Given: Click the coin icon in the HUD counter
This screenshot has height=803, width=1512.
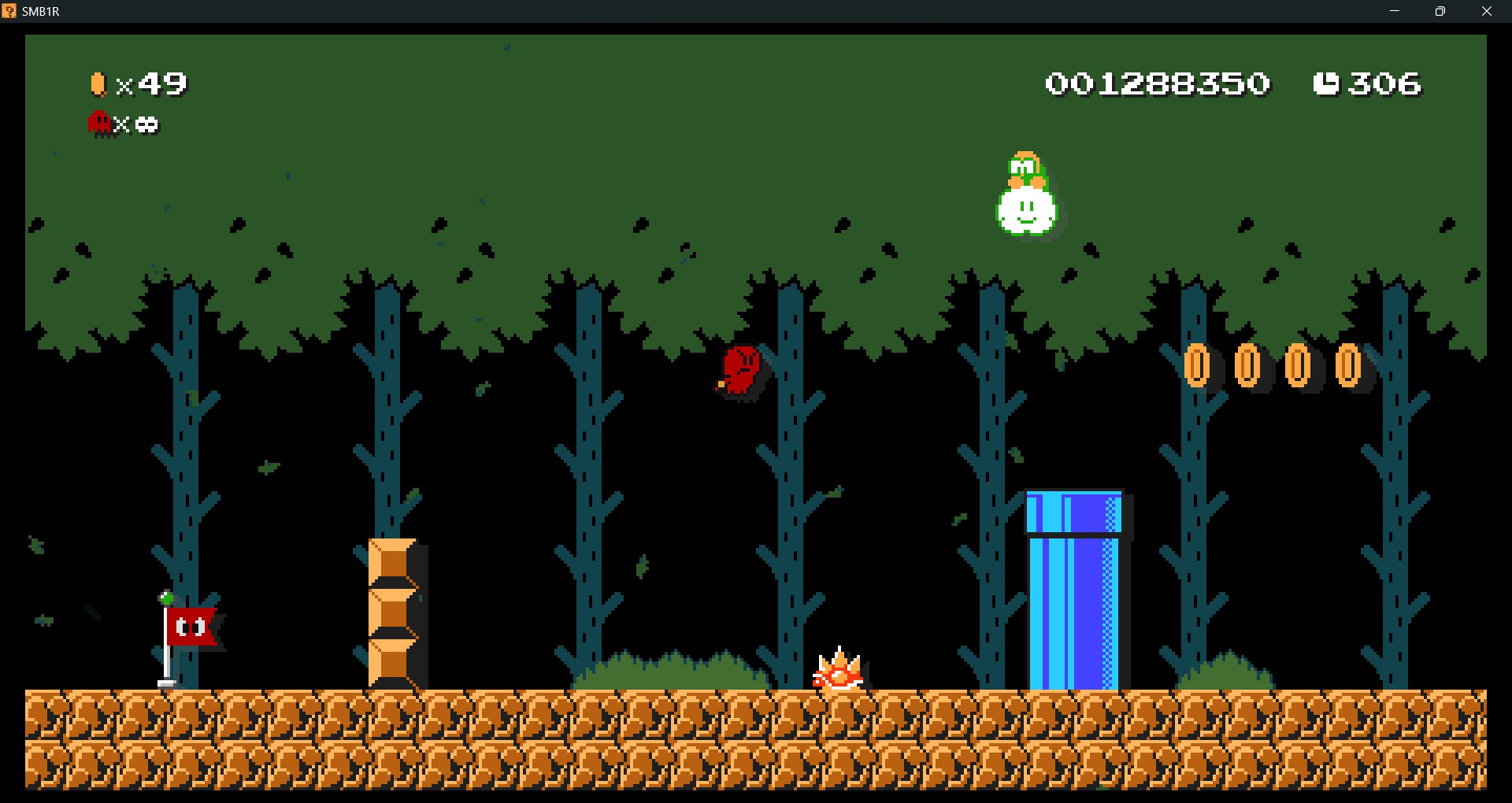Looking at the screenshot, I should (x=98, y=82).
